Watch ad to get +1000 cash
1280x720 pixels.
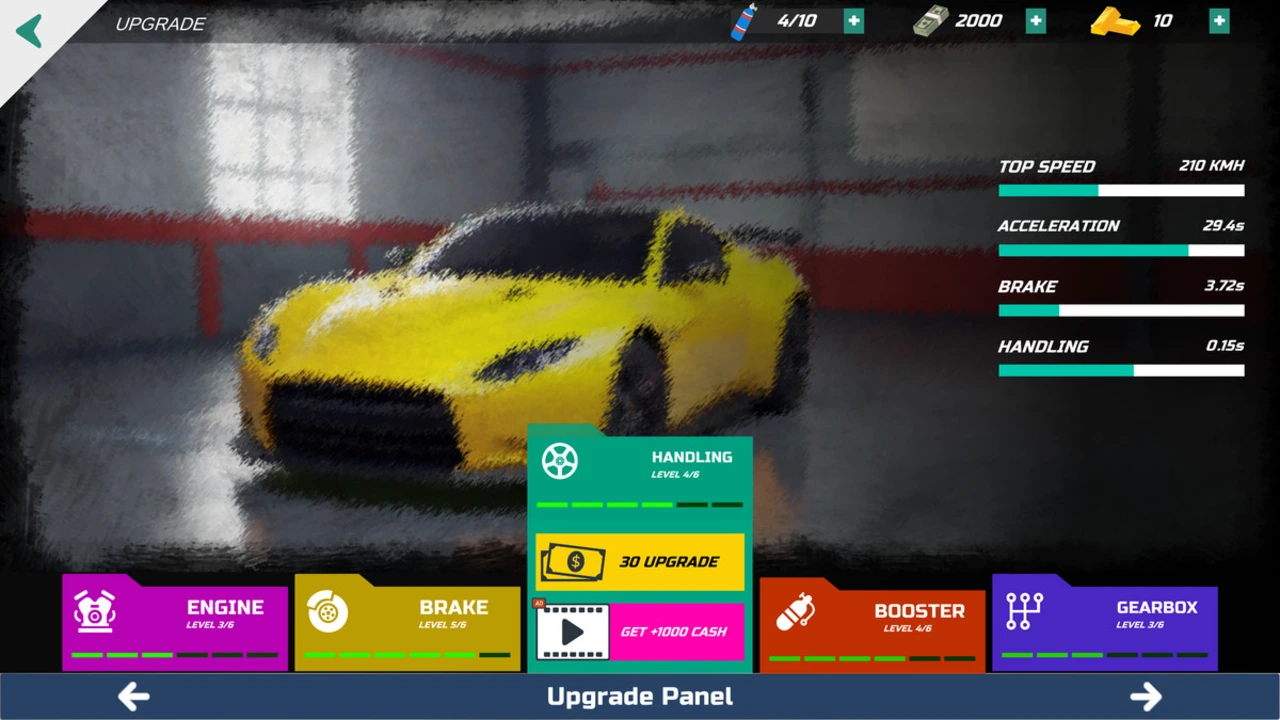640,632
